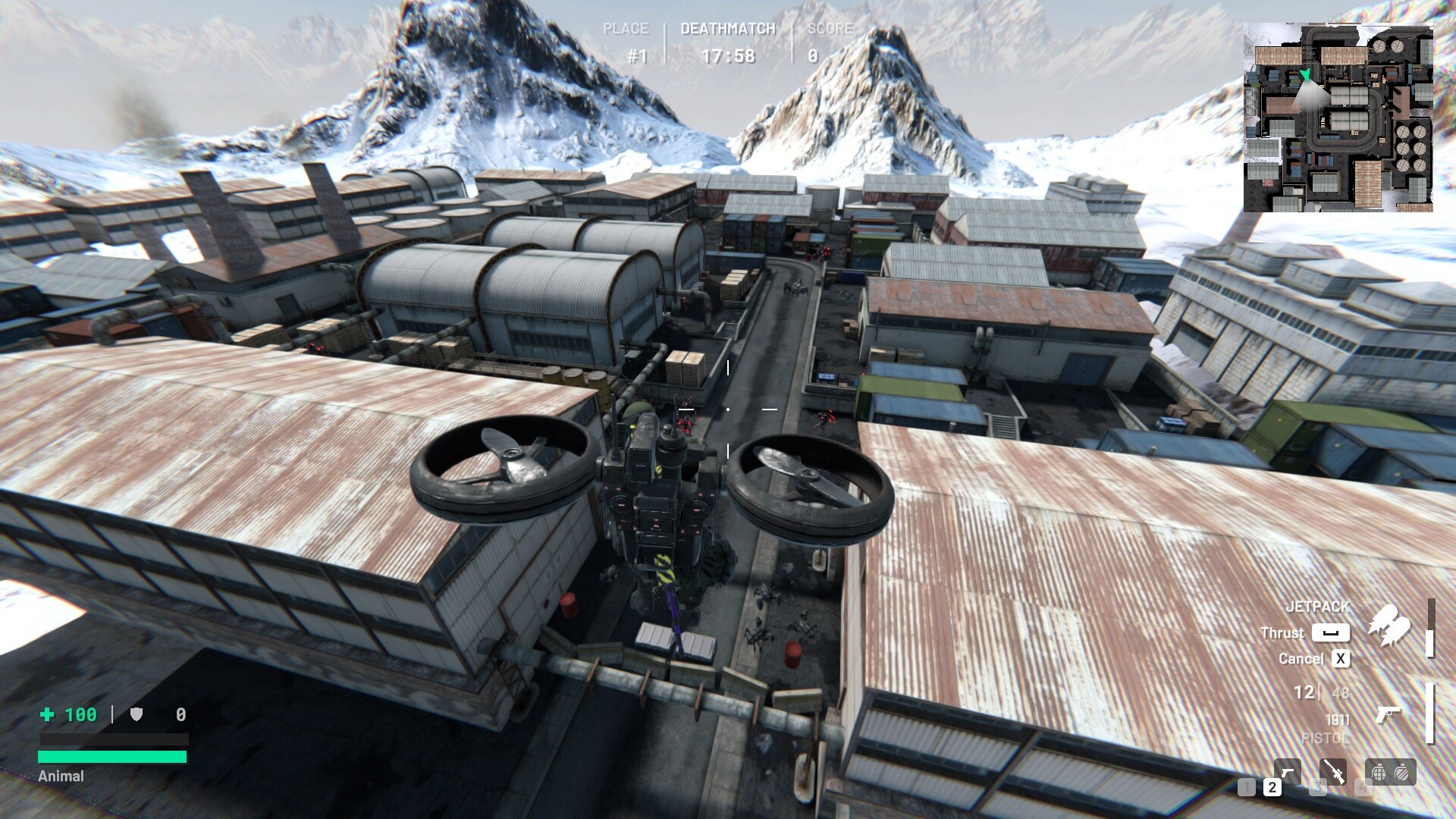Select the DEATHMATCH mode label

[727, 29]
